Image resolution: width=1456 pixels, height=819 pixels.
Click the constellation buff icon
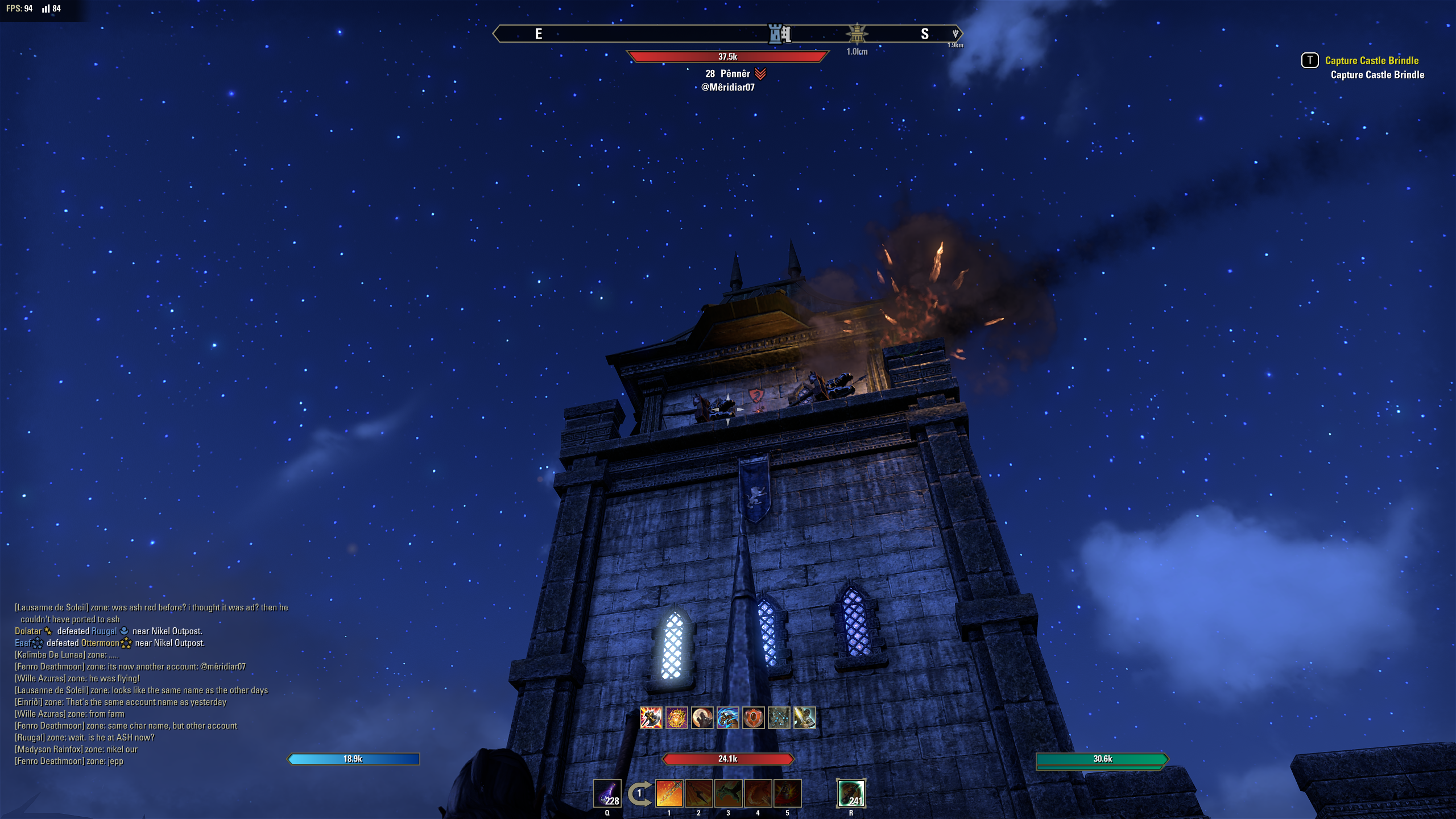[x=779, y=718]
